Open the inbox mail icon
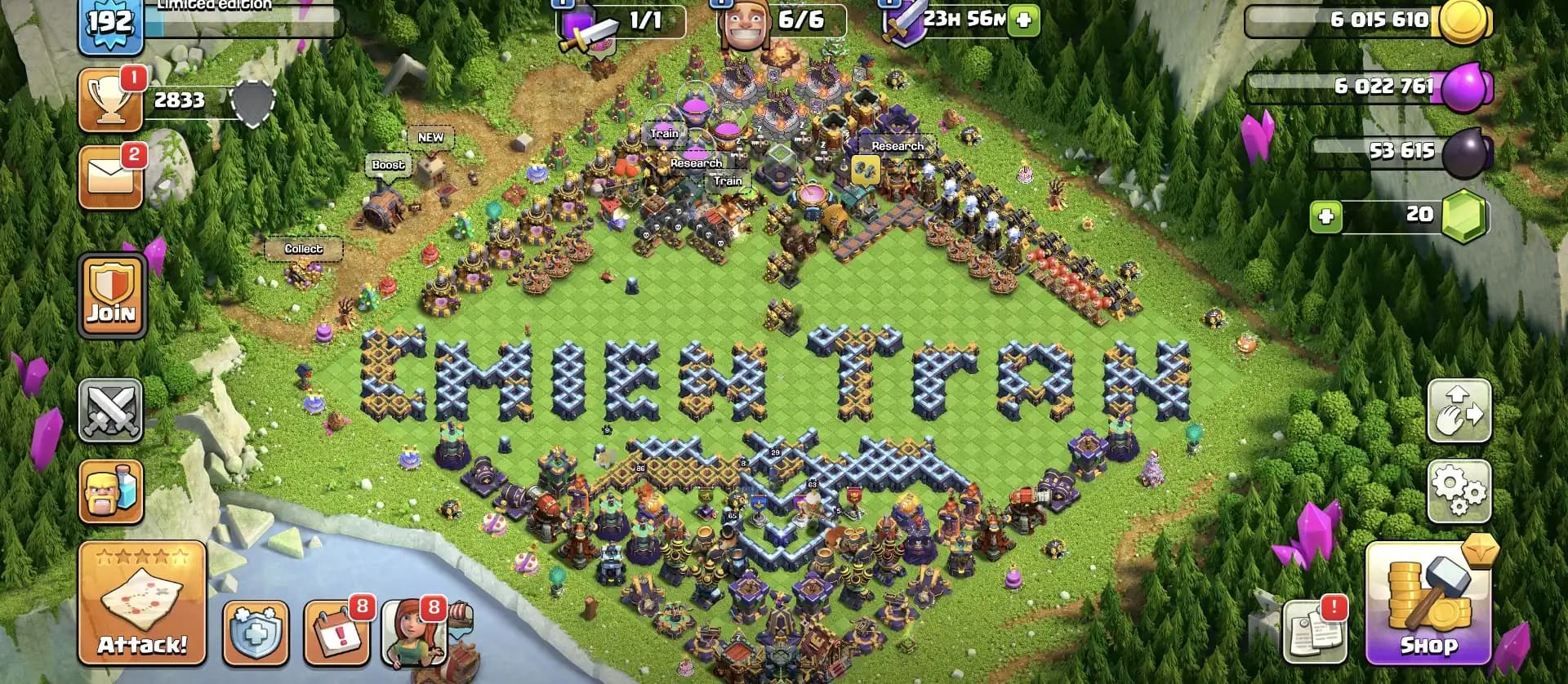 tap(111, 176)
